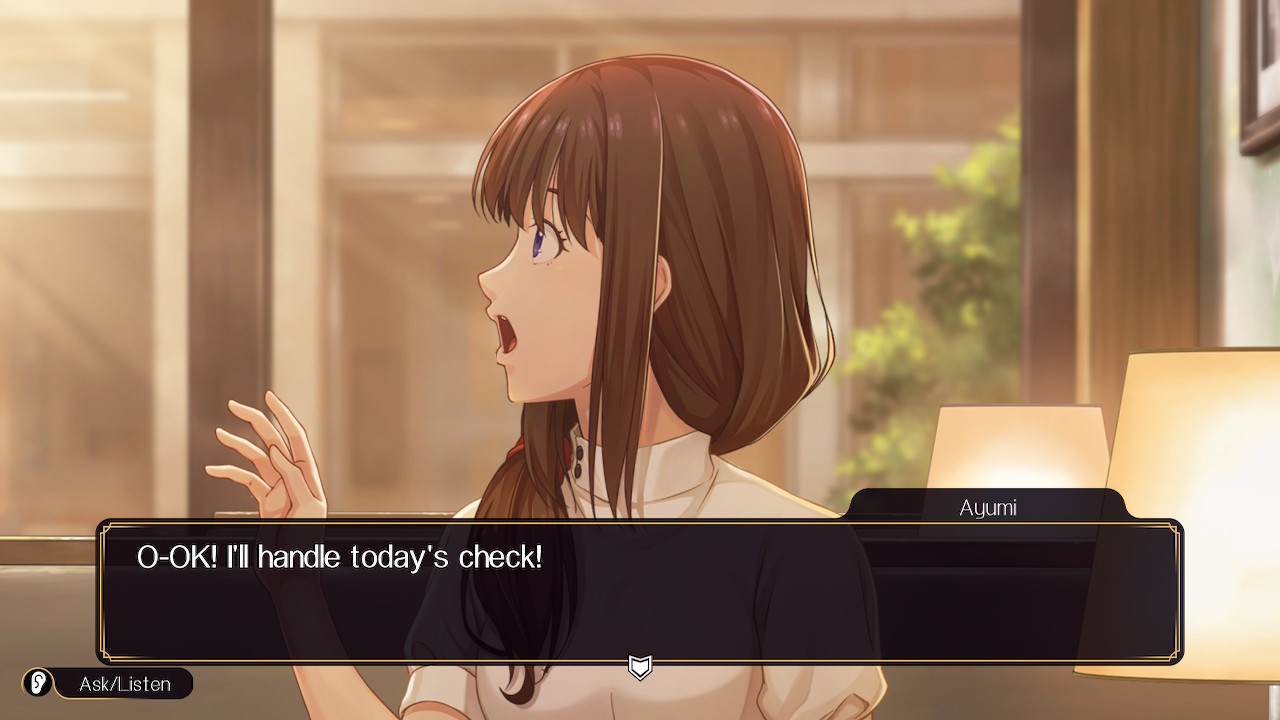Advance dialogue with the continue arrow
This screenshot has height=720, width=1280.
[640, 666]
